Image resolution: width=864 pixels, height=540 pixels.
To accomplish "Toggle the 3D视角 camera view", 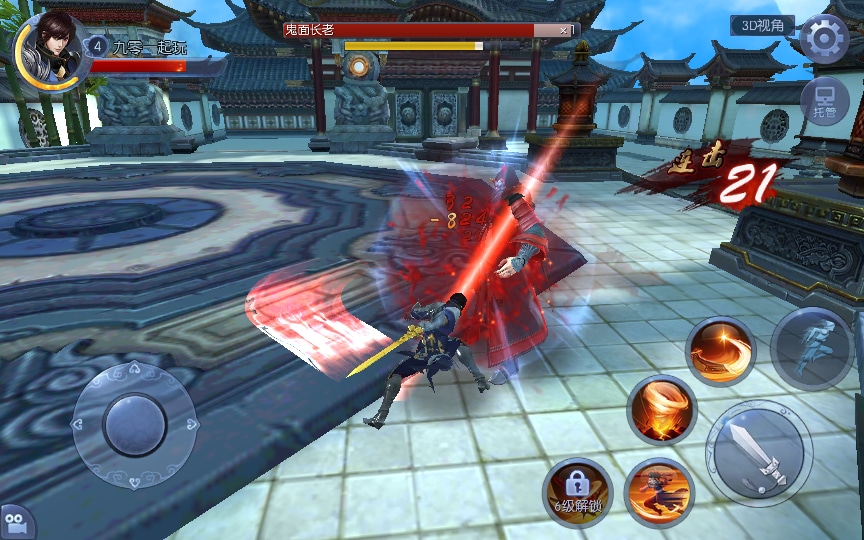I will point(762,25).
